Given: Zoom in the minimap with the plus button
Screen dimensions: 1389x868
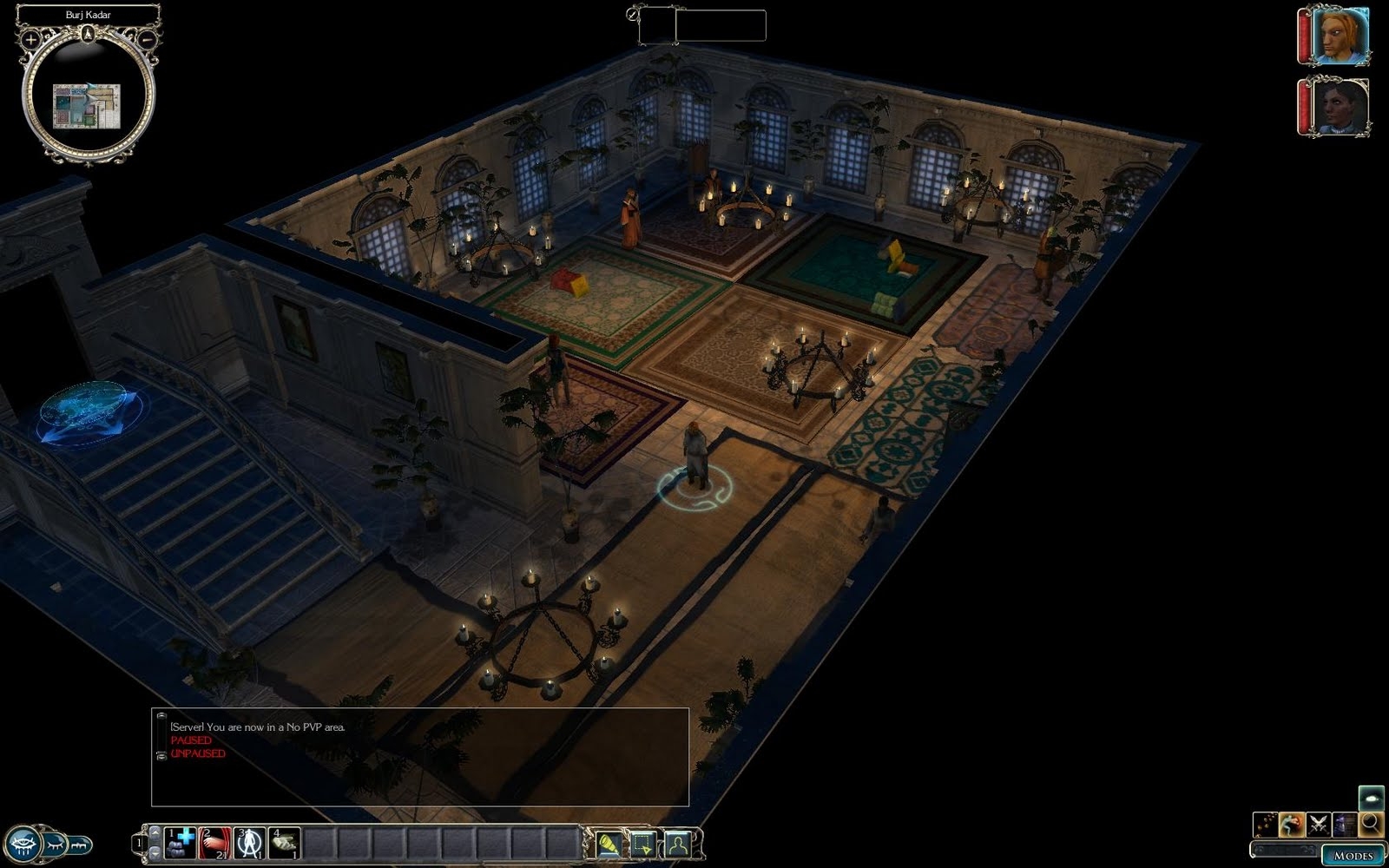Looking at the screenshot, I should [31, 39].
